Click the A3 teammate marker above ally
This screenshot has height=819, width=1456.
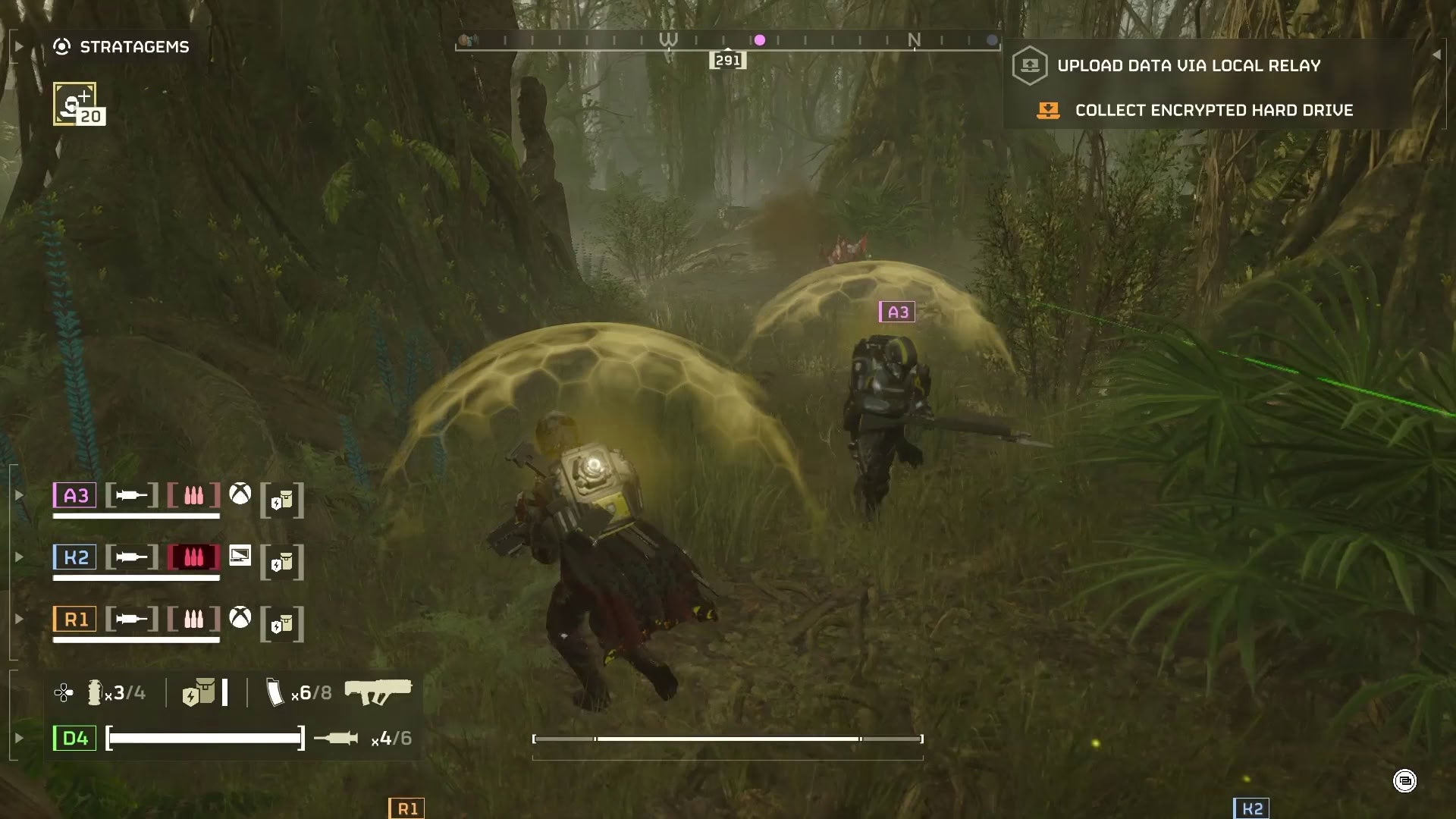click(x=897, y=312)
